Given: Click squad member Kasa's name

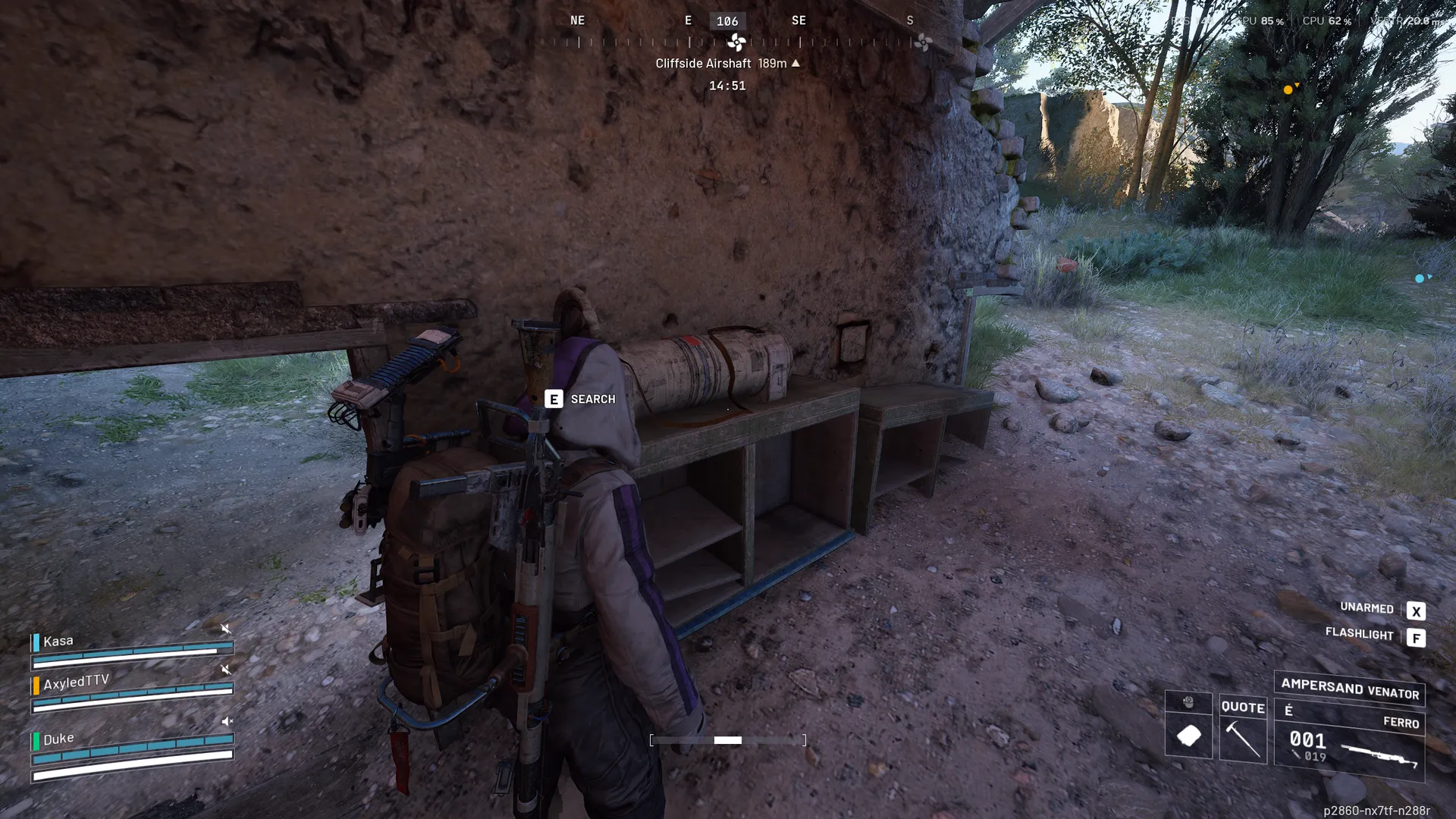Looking at the screenshot, I should pos(58,642).
